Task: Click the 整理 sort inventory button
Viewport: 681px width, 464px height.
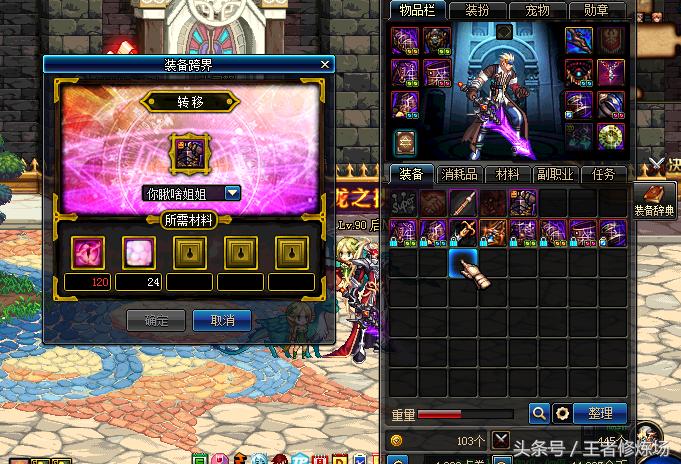Action: 600,412
